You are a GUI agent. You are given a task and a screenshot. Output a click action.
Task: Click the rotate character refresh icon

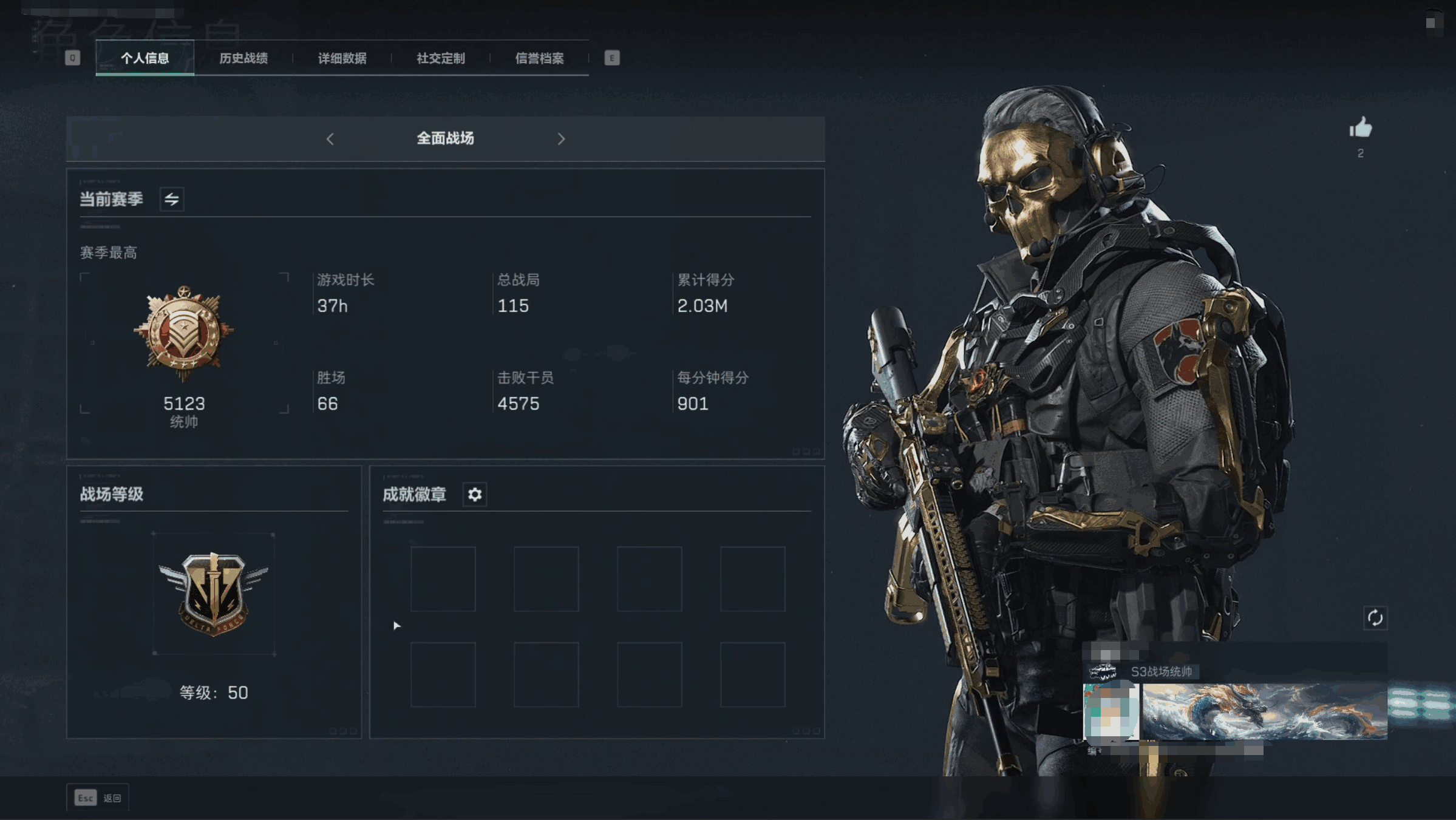click(1375, 618)
